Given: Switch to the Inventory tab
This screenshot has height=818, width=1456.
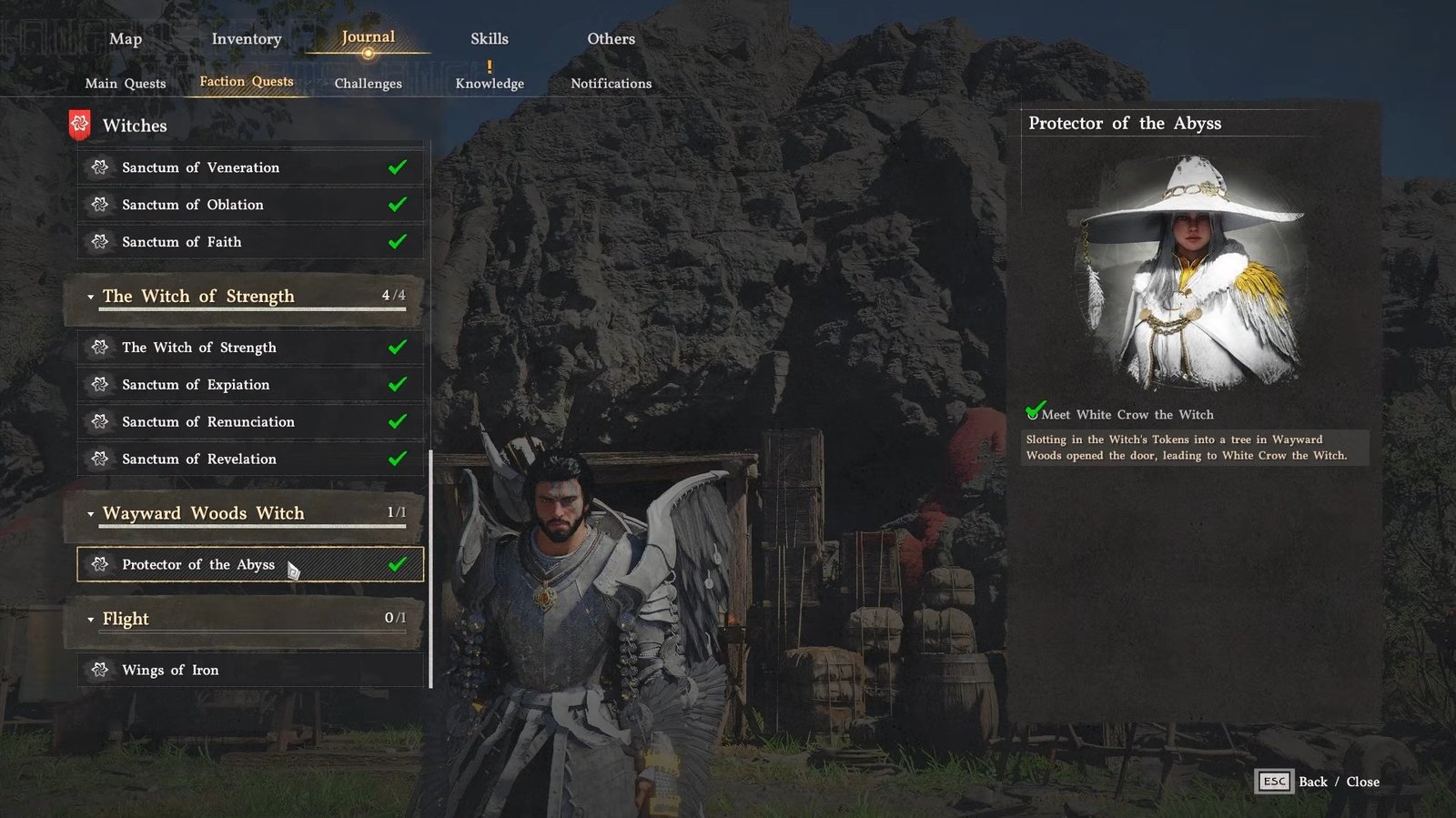Looking at the screenshot, I should pyautogui.click(x=247, y=39).
